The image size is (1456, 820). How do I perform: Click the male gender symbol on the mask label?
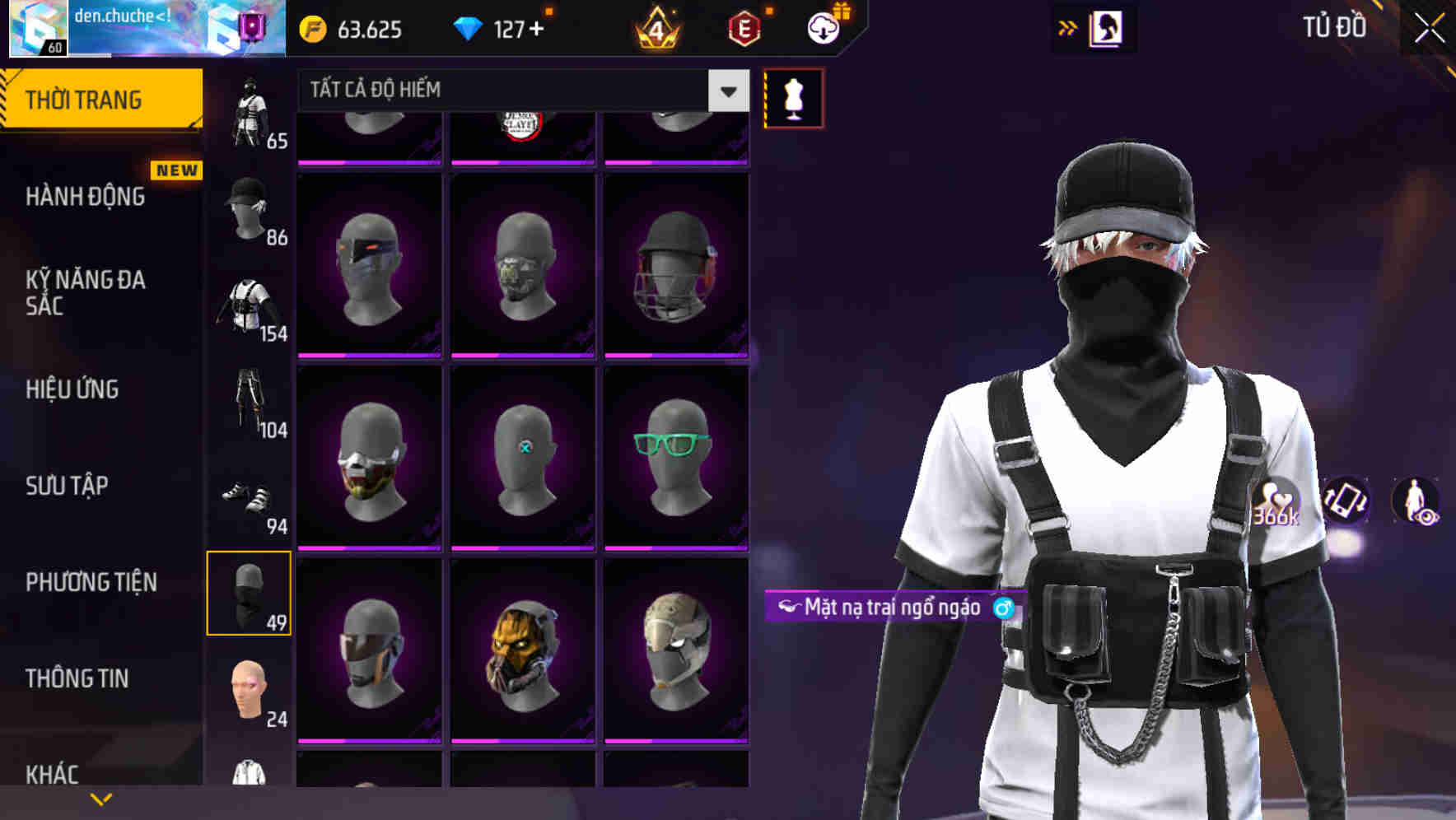(x=1002, y=609)
